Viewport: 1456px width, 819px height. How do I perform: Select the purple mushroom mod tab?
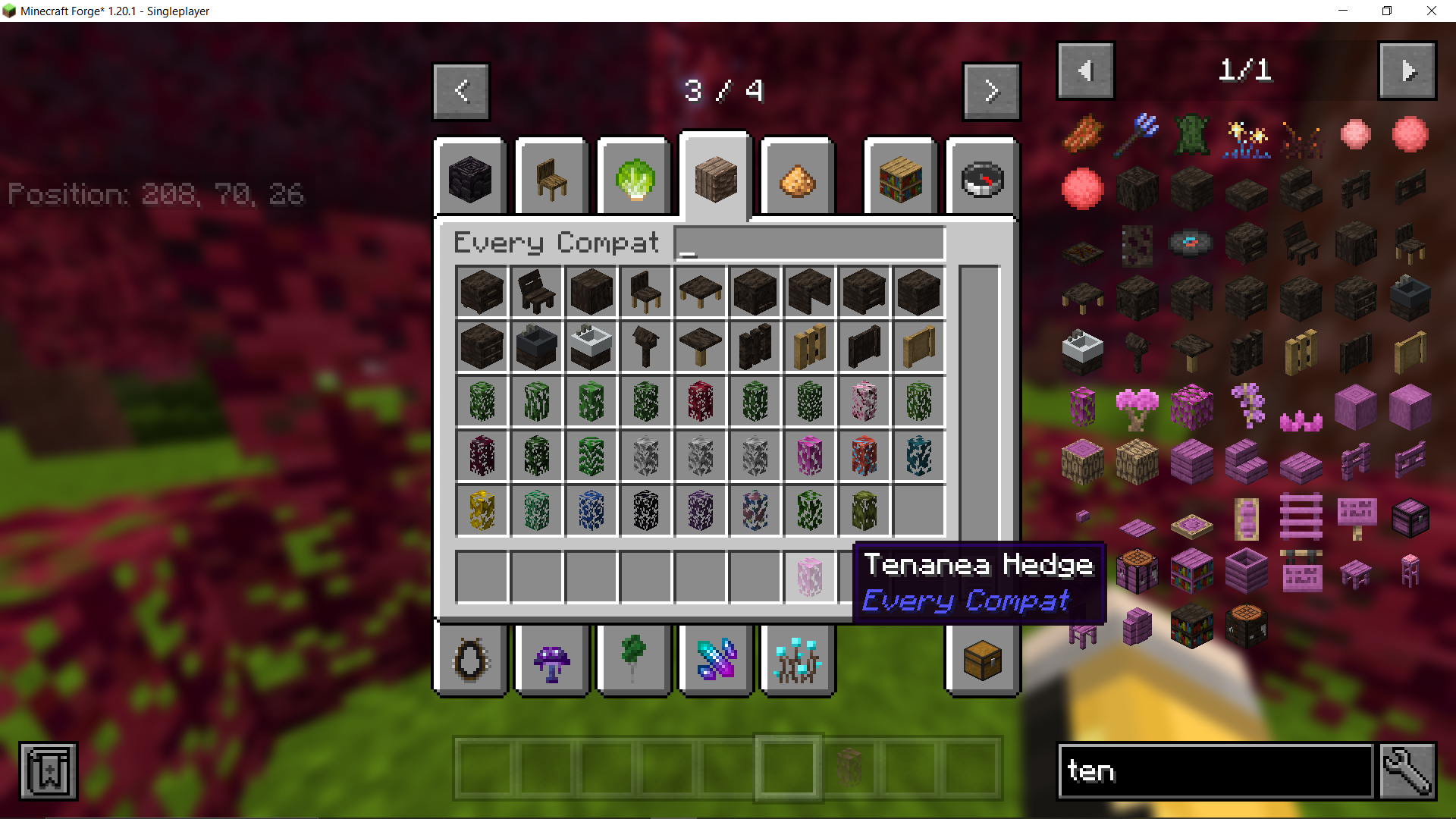tap(551, 661)
